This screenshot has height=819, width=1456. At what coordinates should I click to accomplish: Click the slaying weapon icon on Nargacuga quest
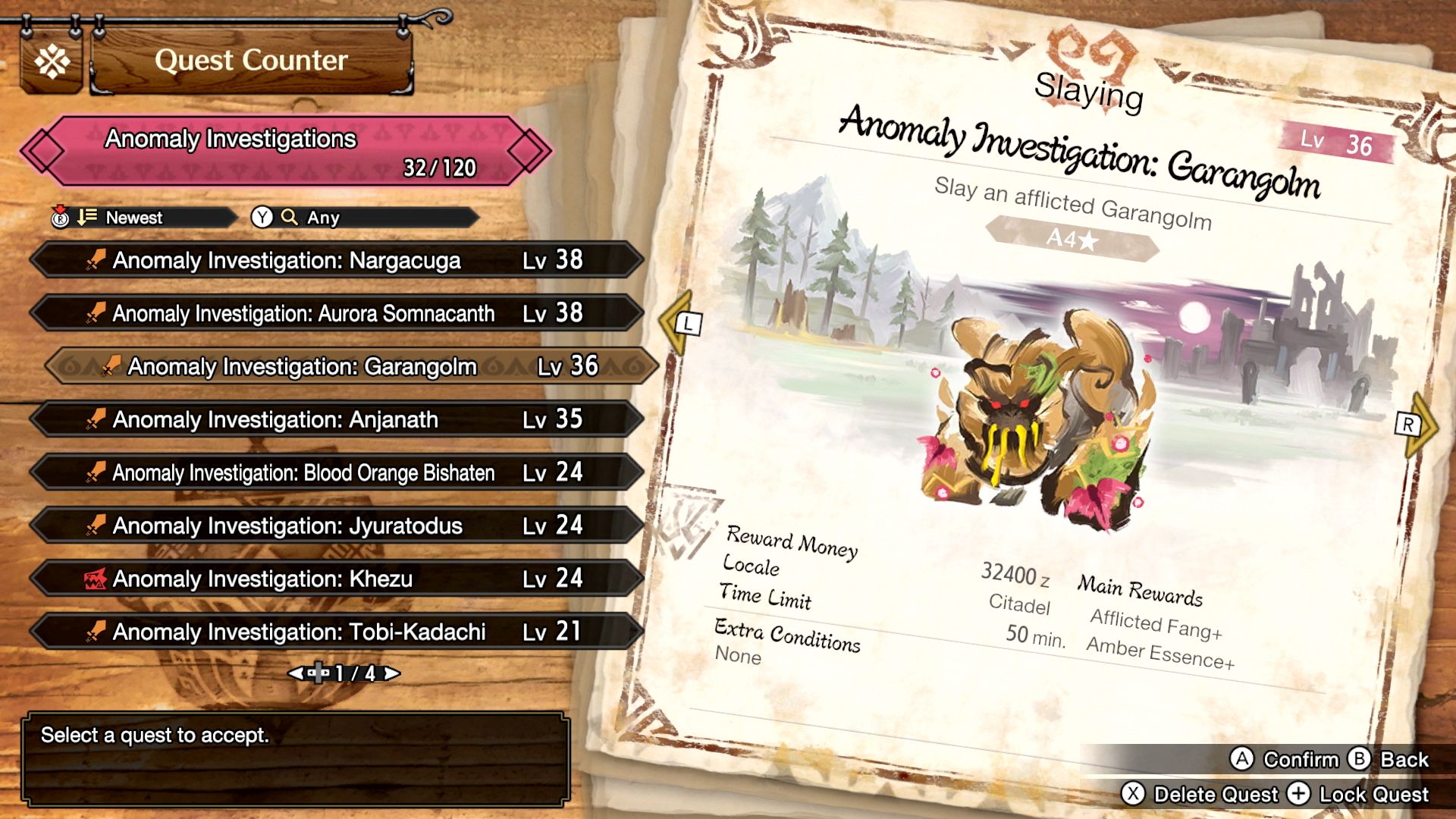coord(96,260)
